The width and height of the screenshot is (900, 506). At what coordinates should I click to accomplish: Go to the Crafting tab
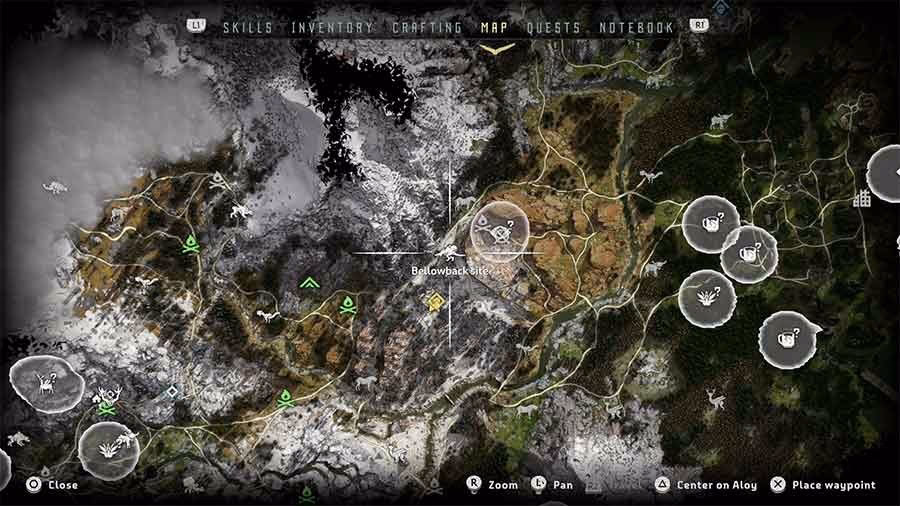point(427,28)
